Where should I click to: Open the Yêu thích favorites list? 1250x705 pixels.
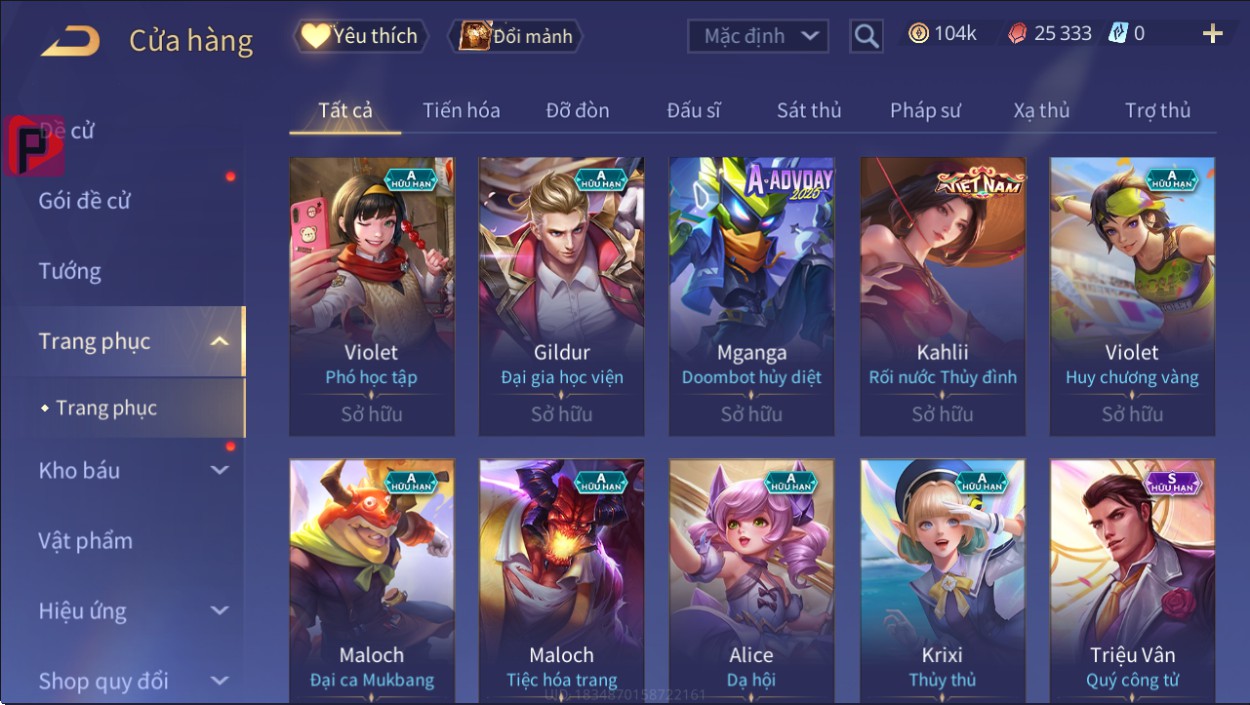pos(360,37)
